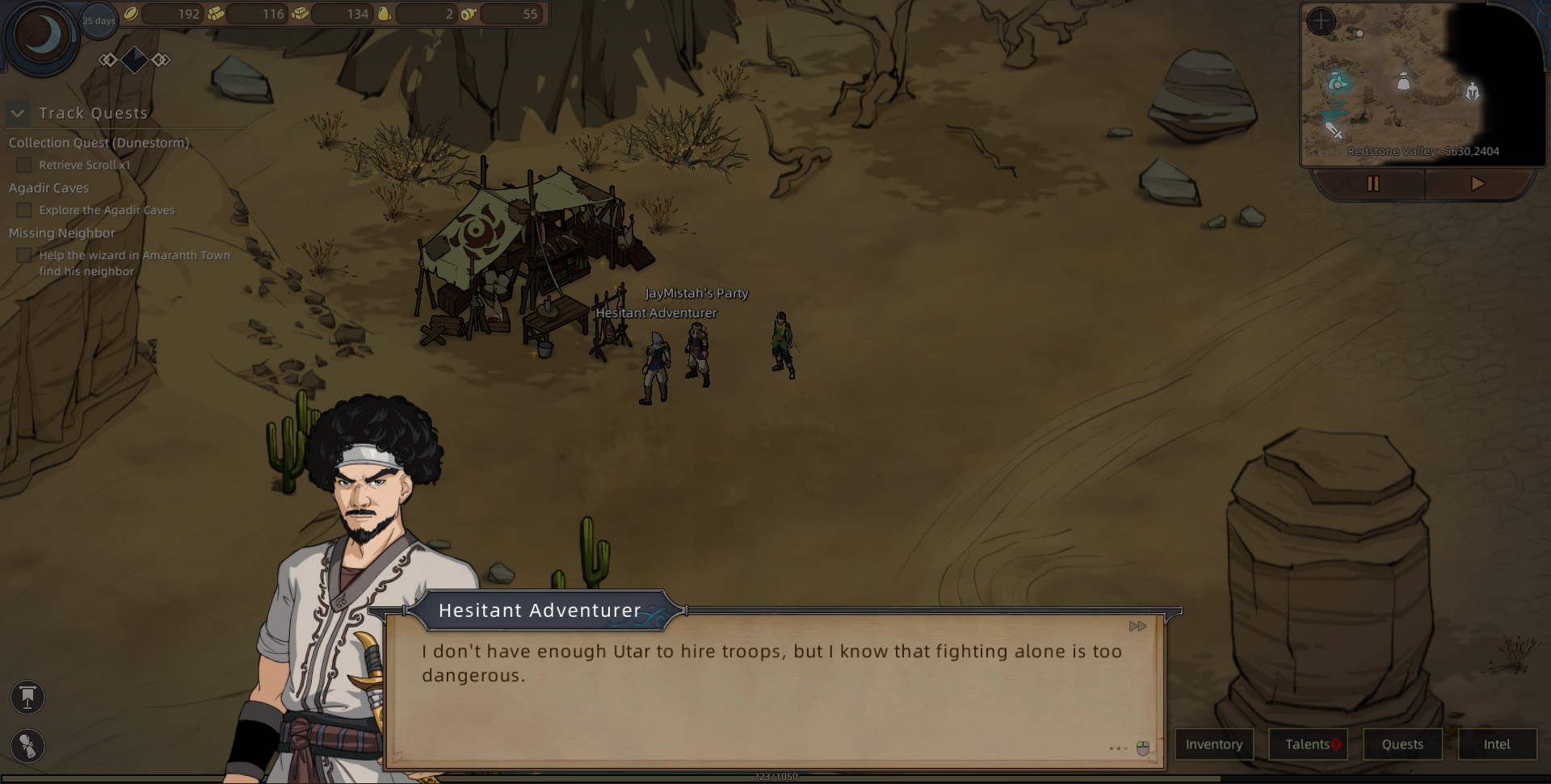Open the Intel panel
The width and height of the screenshot is (1551, 784).
tap(1497, 744)
